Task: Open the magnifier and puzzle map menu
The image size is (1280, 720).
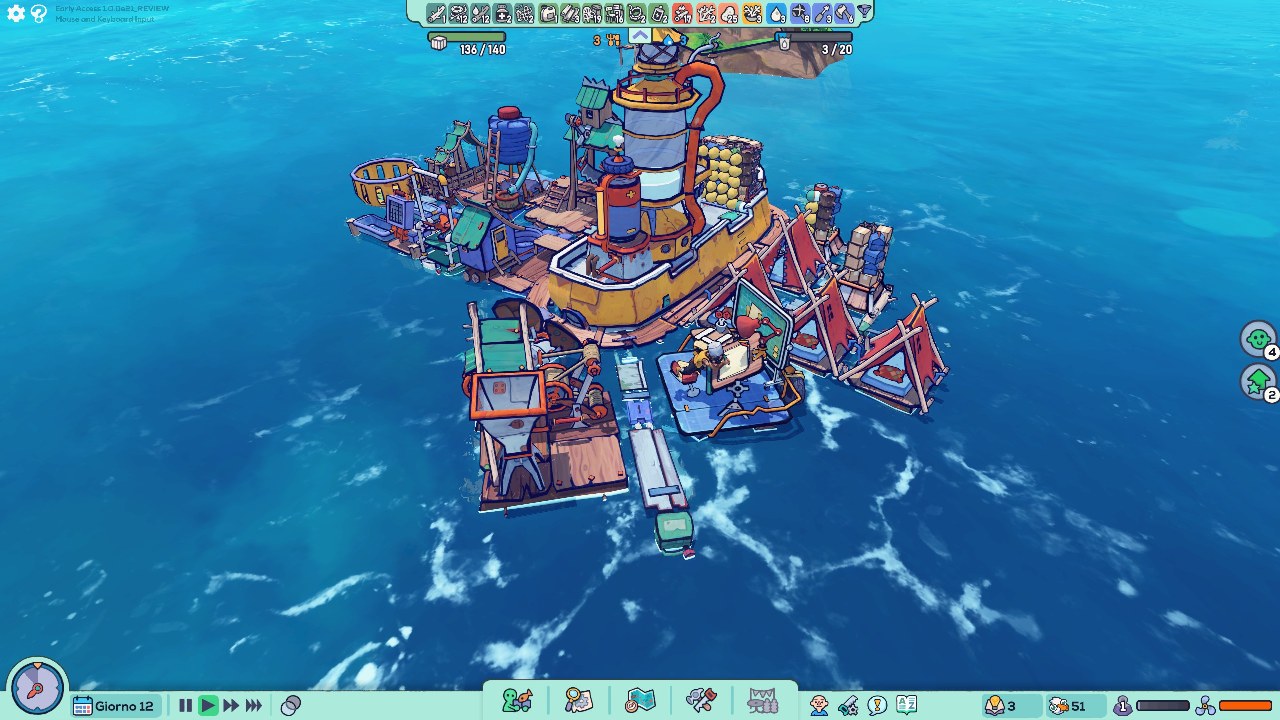Action: (x=579, y=700)
